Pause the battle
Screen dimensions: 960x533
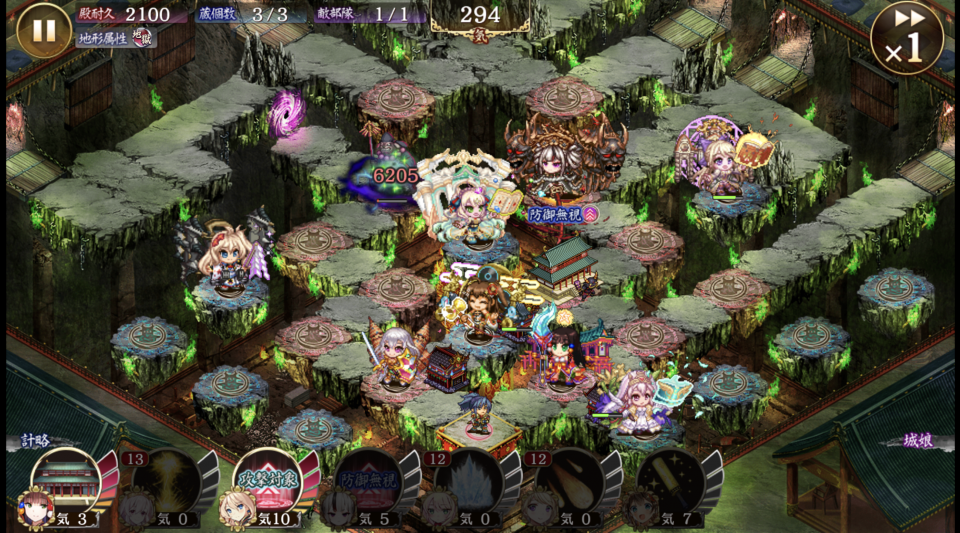(44, 30)
